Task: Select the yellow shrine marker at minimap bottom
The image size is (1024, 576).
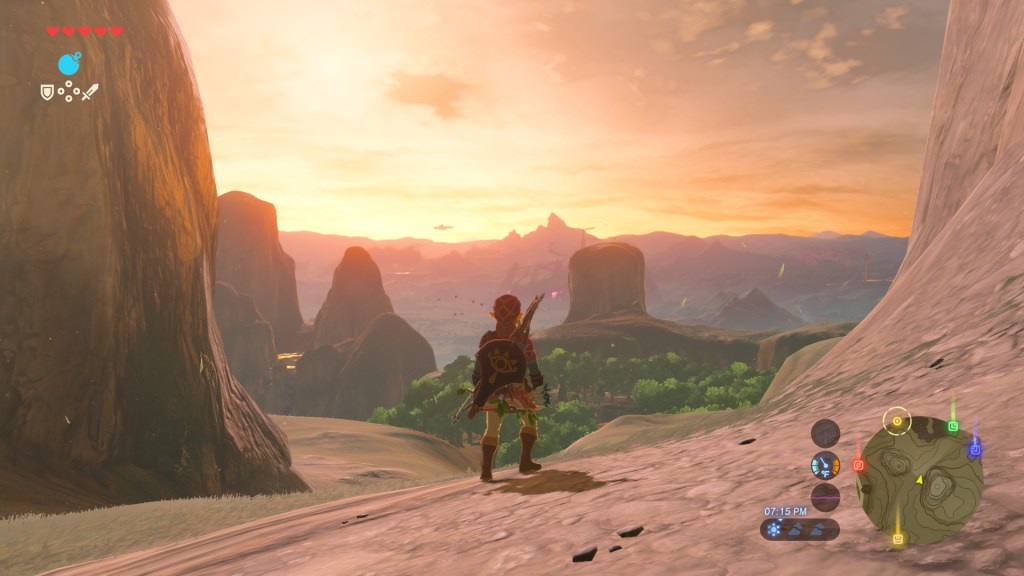Action: [898, 539]
